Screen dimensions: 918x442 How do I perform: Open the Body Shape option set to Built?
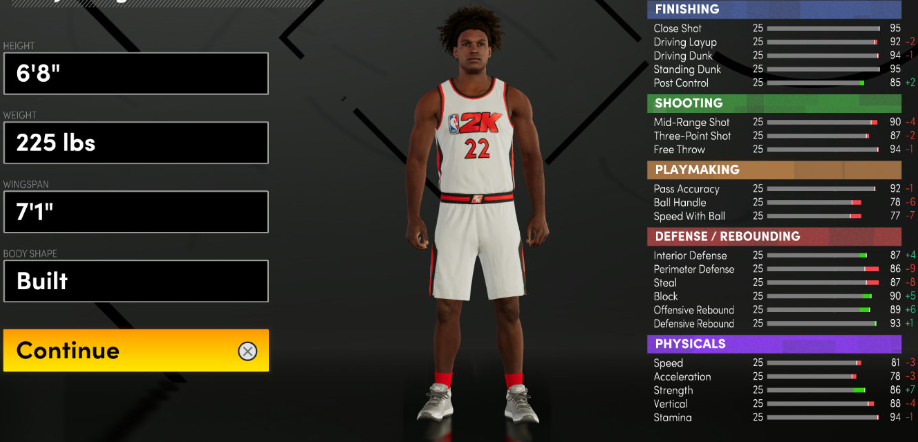[x=135, y=281]
